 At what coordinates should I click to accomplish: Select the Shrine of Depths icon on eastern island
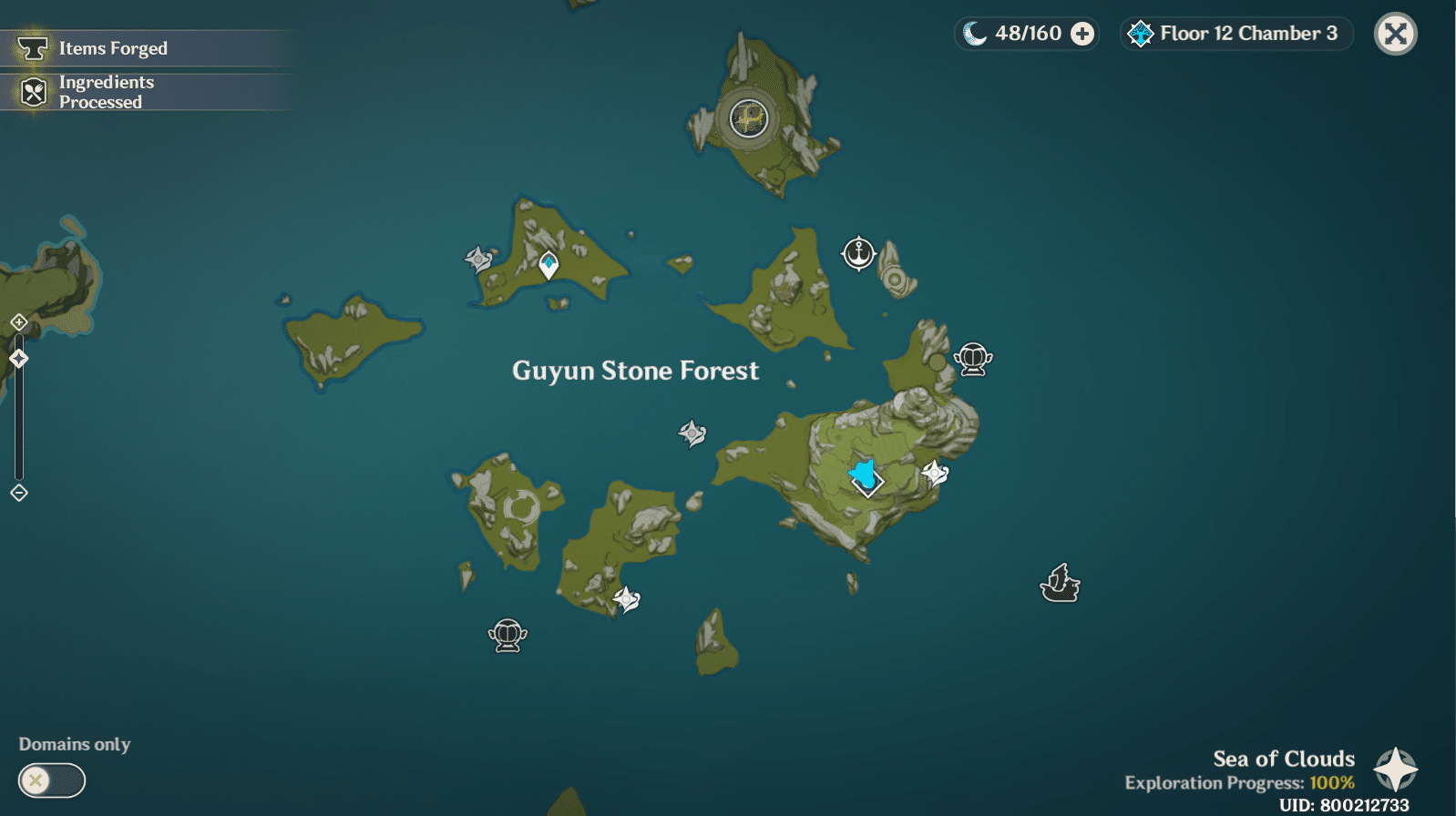pos(973,358)
